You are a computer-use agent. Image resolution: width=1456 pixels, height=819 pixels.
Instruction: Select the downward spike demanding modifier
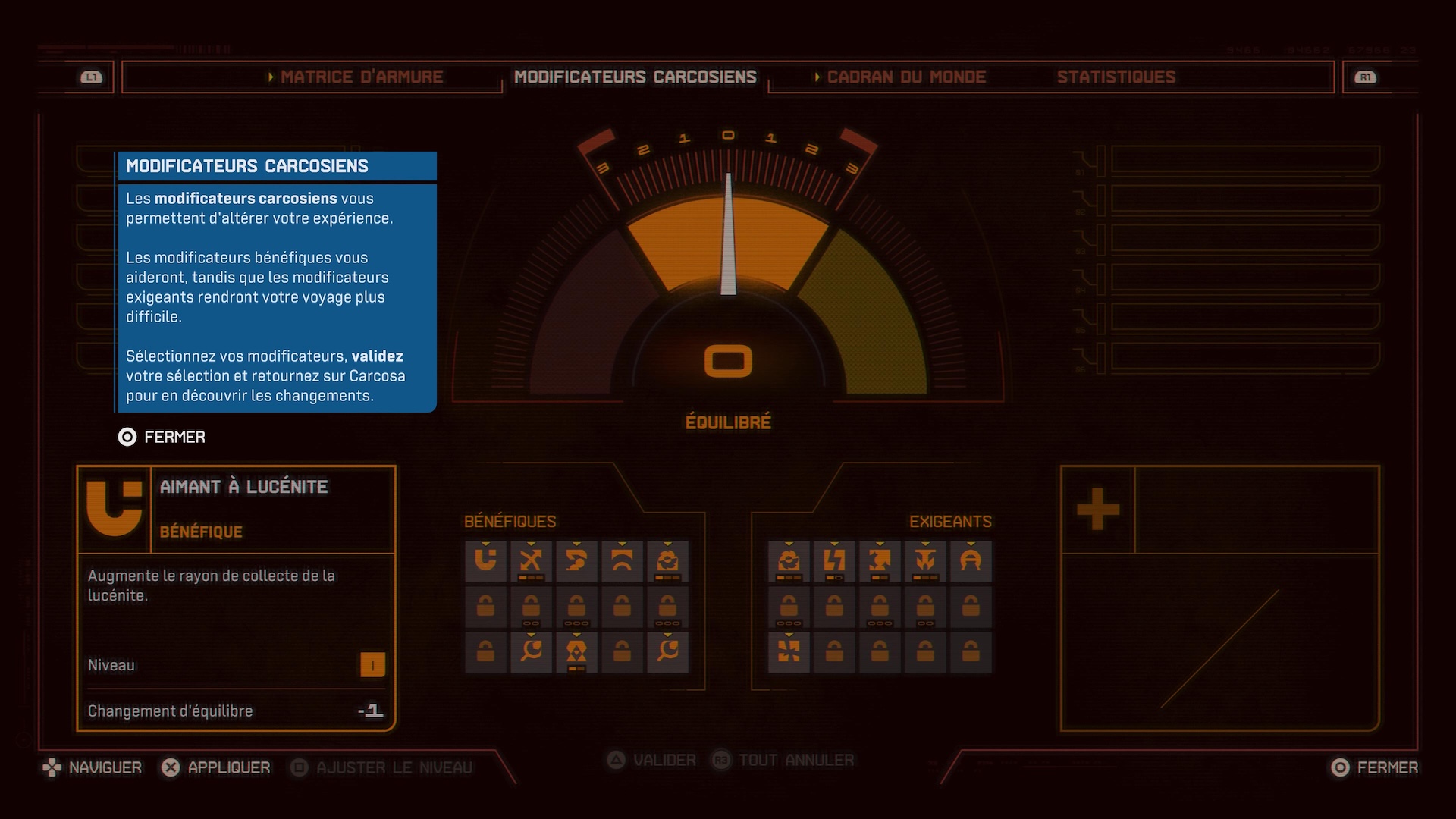tap(925, 561)
